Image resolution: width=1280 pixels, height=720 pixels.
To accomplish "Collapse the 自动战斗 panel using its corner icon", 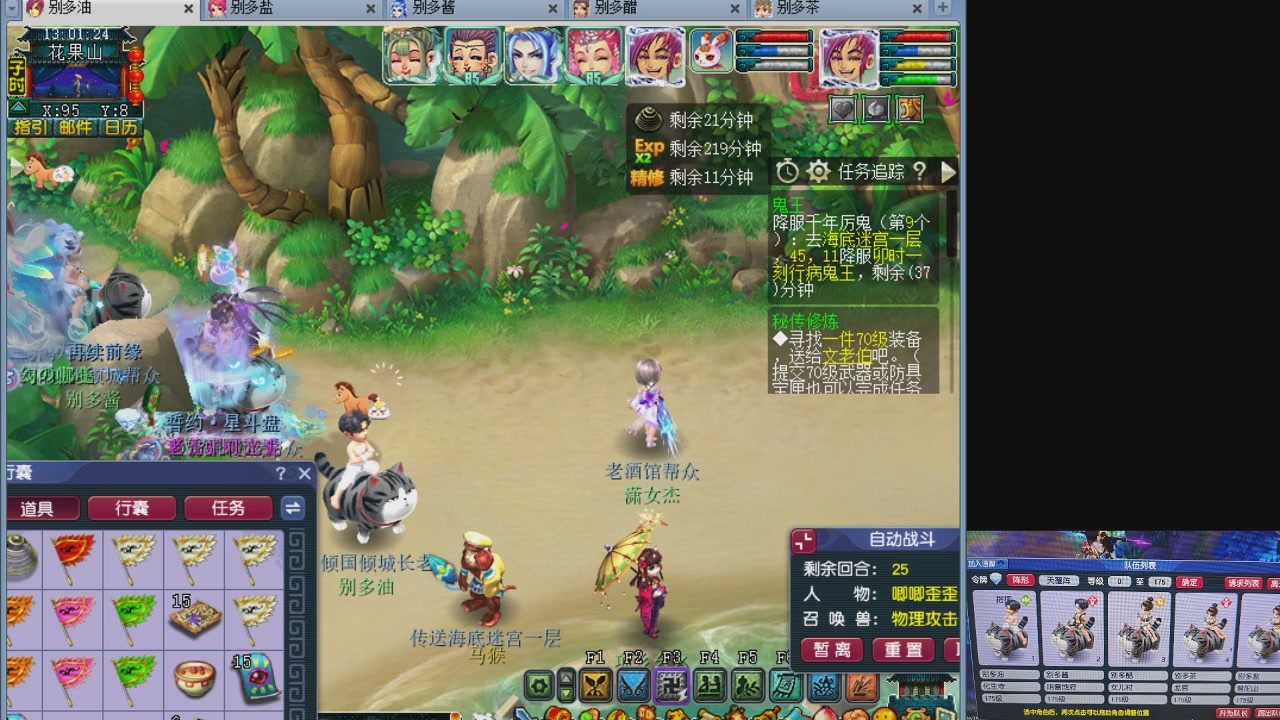I will 802,540.
